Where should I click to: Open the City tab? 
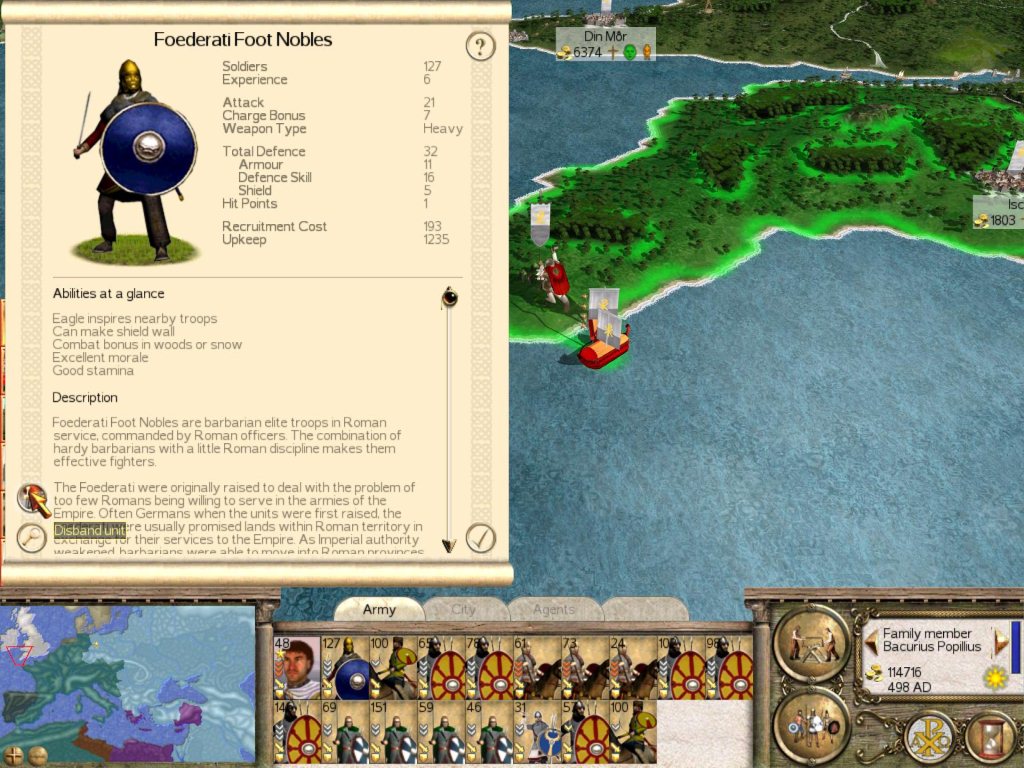tap(464, 609)
